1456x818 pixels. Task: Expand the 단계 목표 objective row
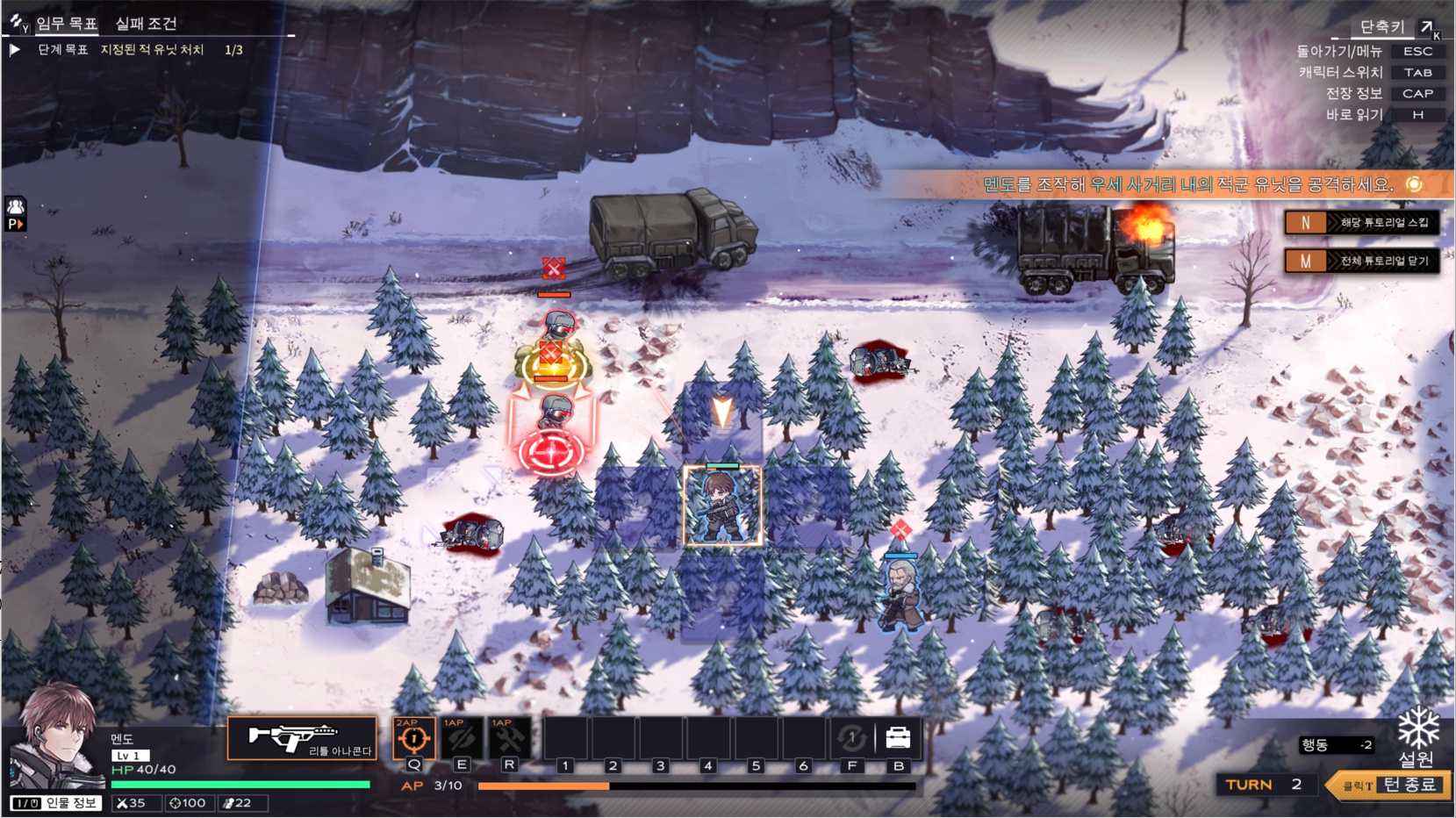click(15, 50)
